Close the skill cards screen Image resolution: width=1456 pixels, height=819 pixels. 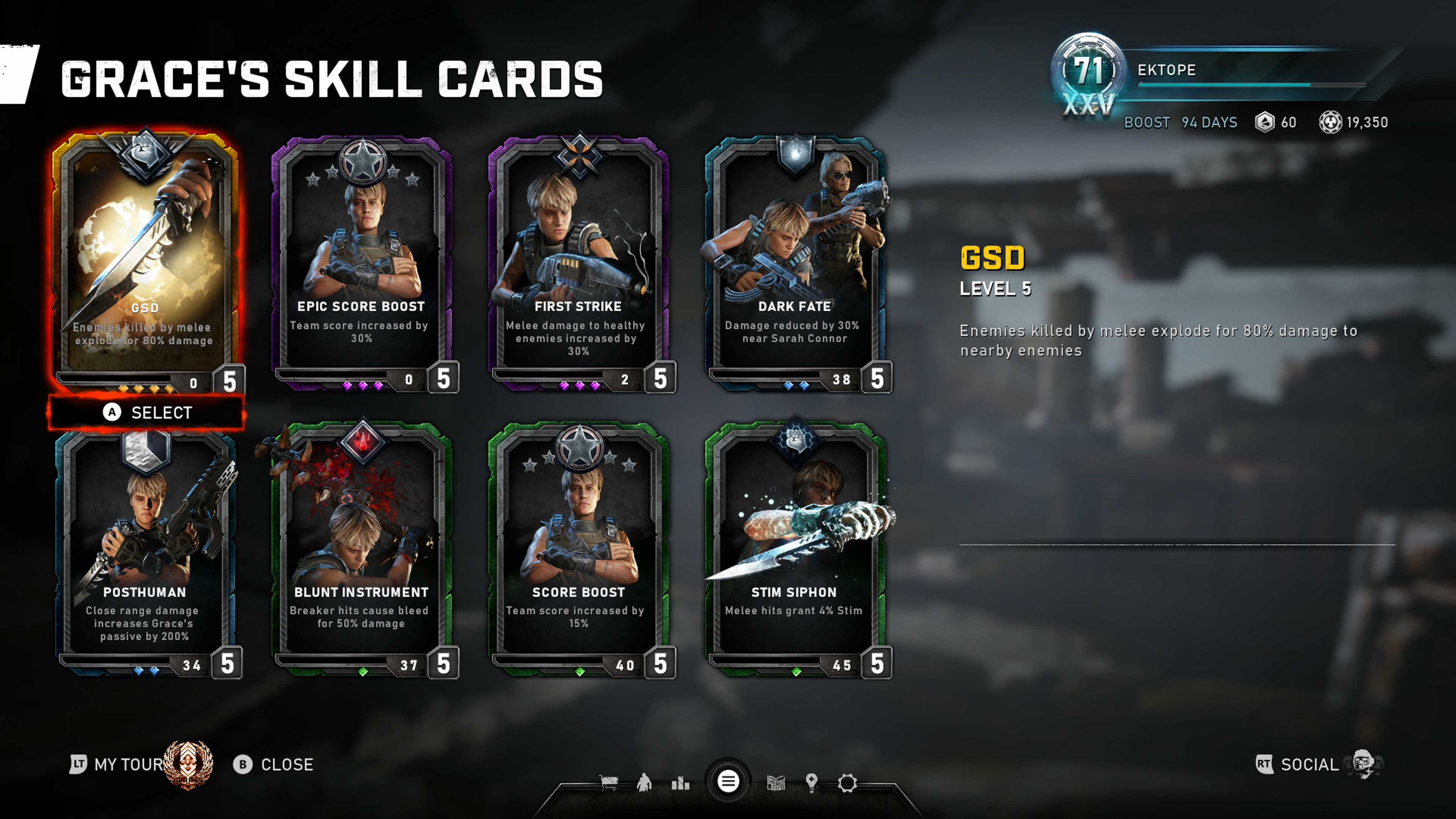pos(274,764)
